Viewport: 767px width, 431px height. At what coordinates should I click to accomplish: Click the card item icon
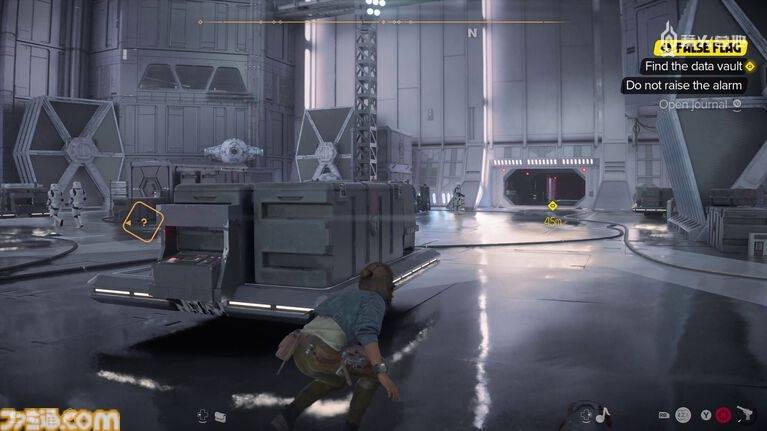(220, 415)
